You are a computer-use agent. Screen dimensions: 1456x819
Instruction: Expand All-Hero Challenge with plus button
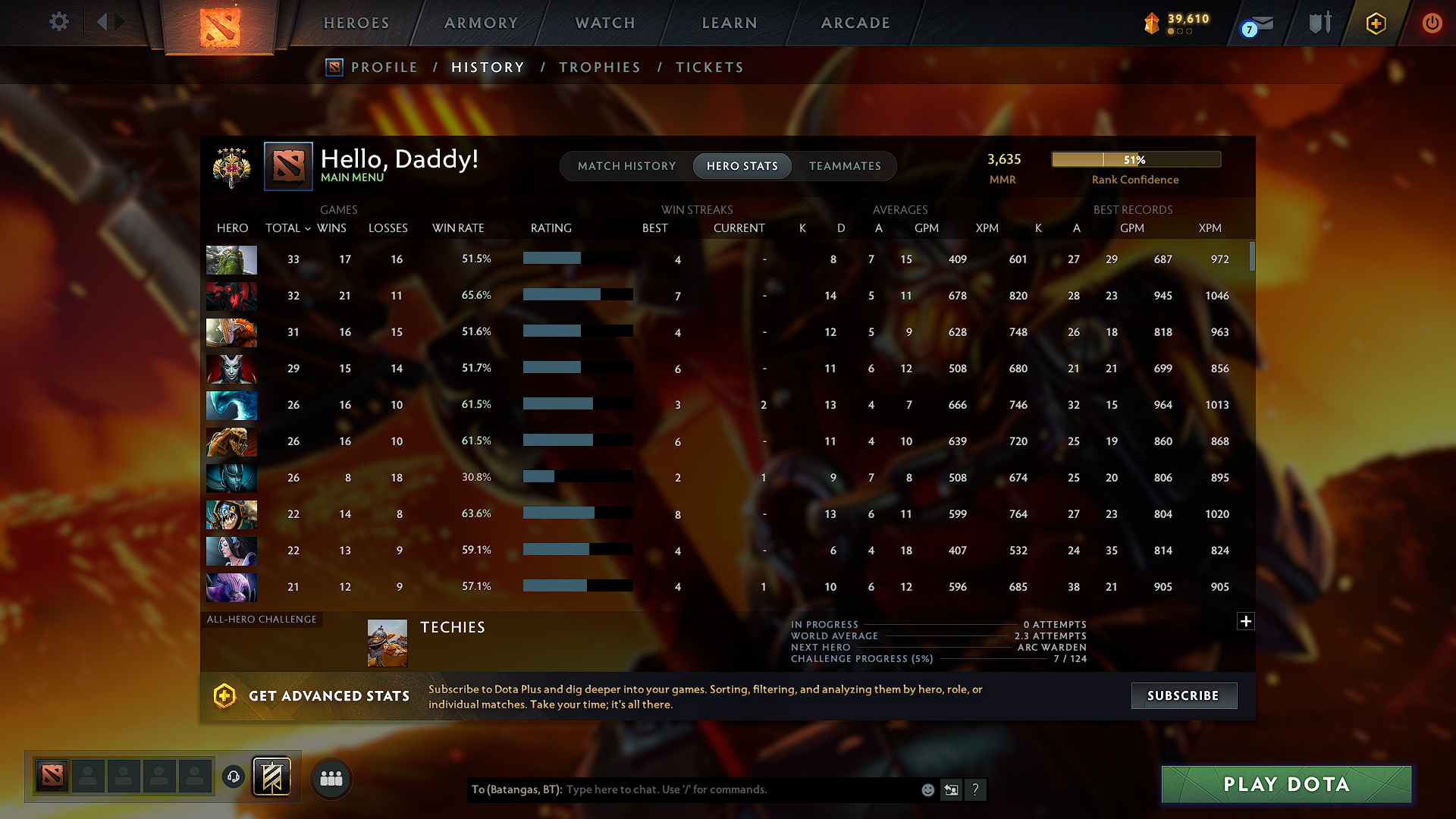(x=1246, y=621)
